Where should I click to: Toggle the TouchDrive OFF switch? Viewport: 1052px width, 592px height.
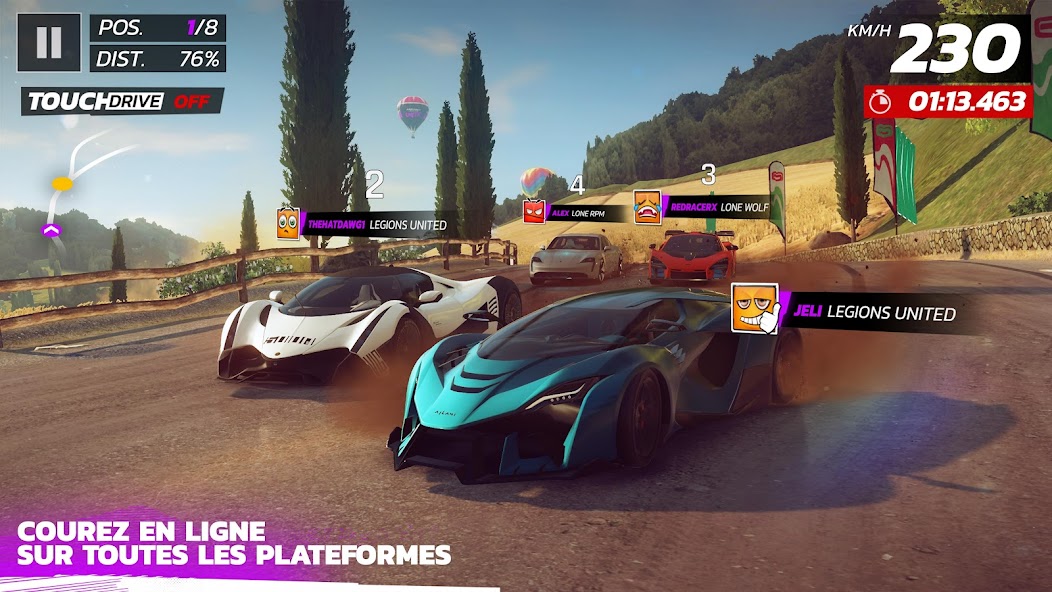coord(122,102)
